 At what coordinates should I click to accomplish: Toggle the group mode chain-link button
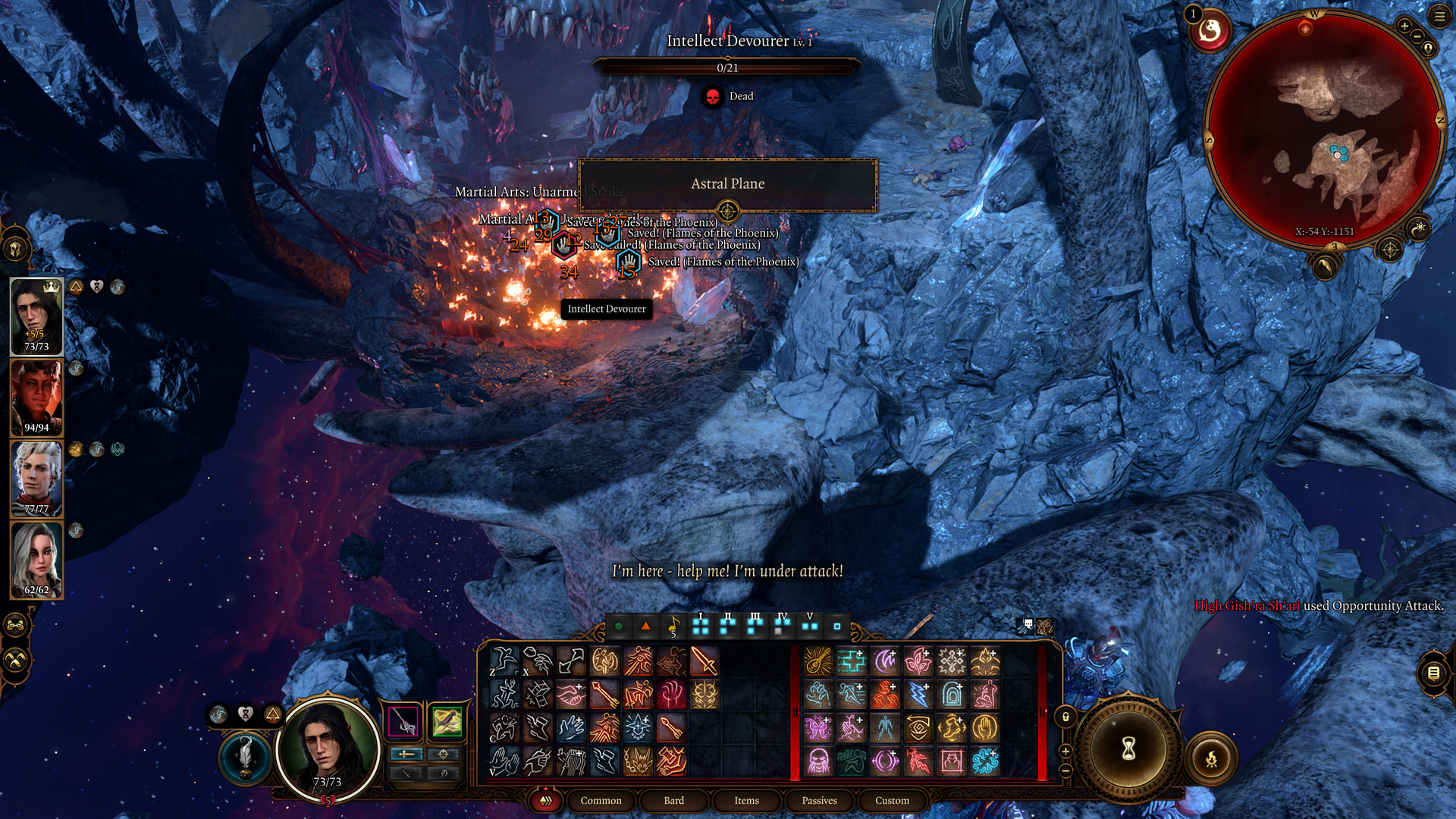pyautogui.click(x=17, y=626)
